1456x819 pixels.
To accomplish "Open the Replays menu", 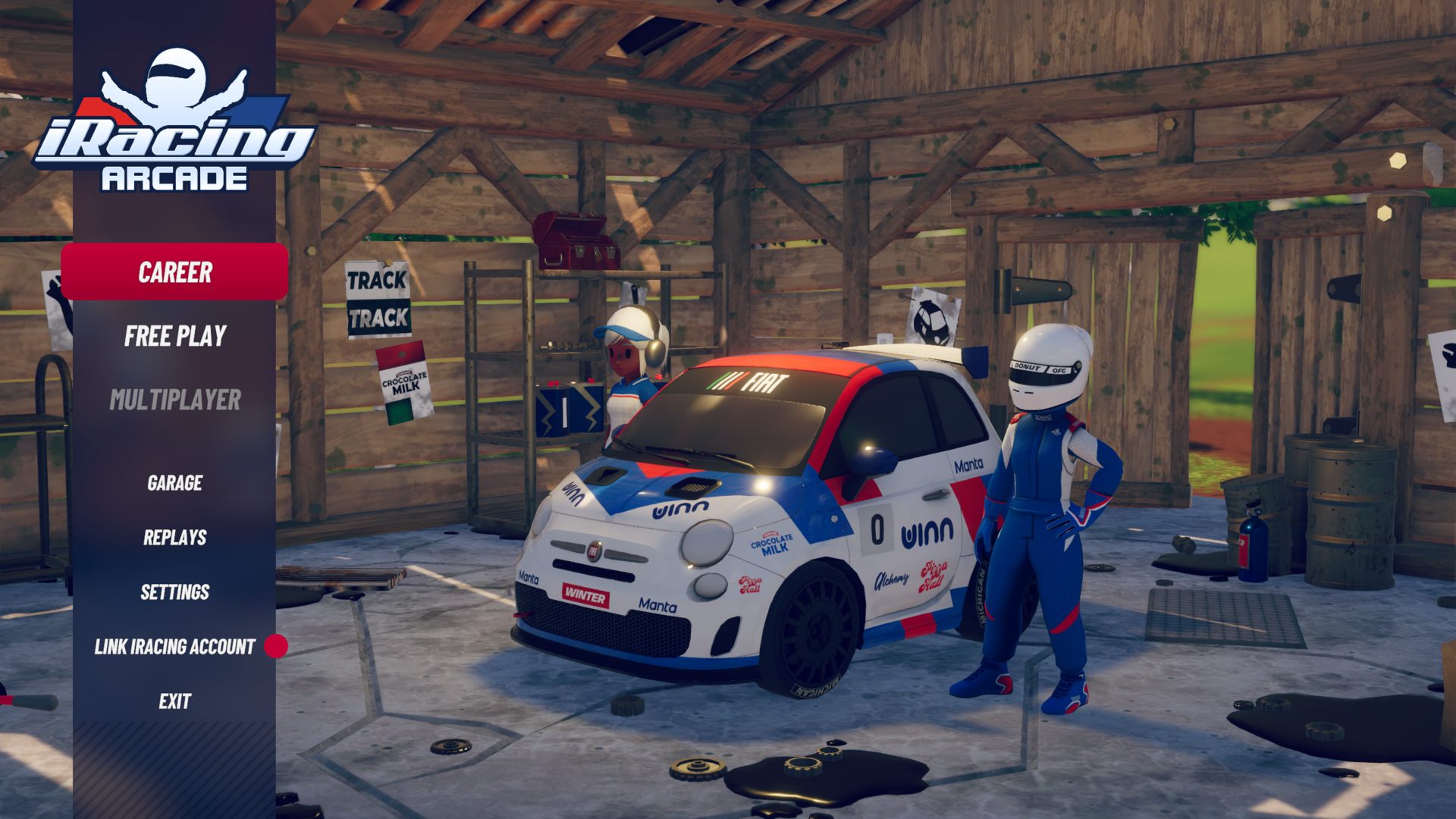I will point(174,538).
